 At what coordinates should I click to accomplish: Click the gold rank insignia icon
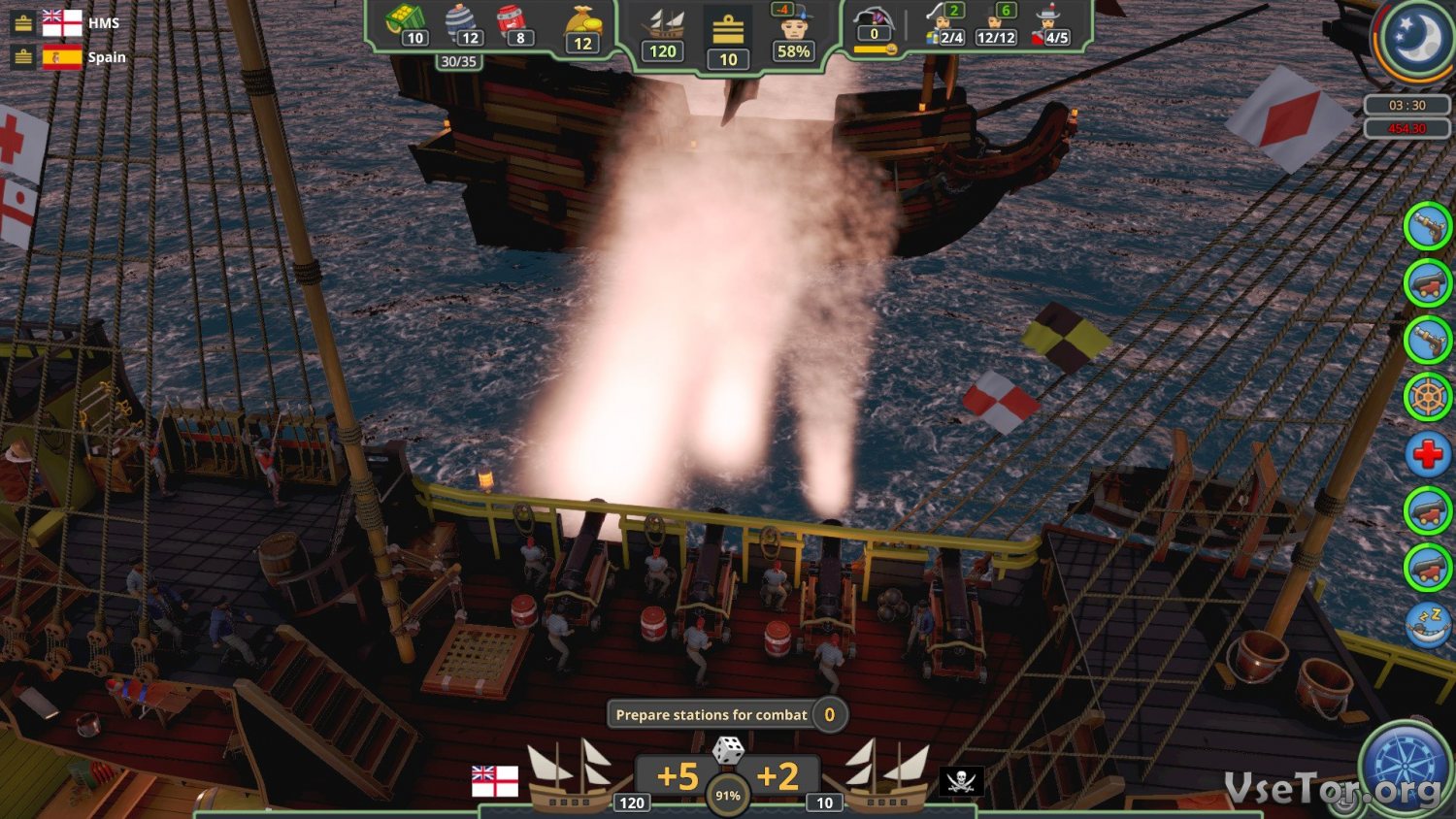tap(728, 30)
